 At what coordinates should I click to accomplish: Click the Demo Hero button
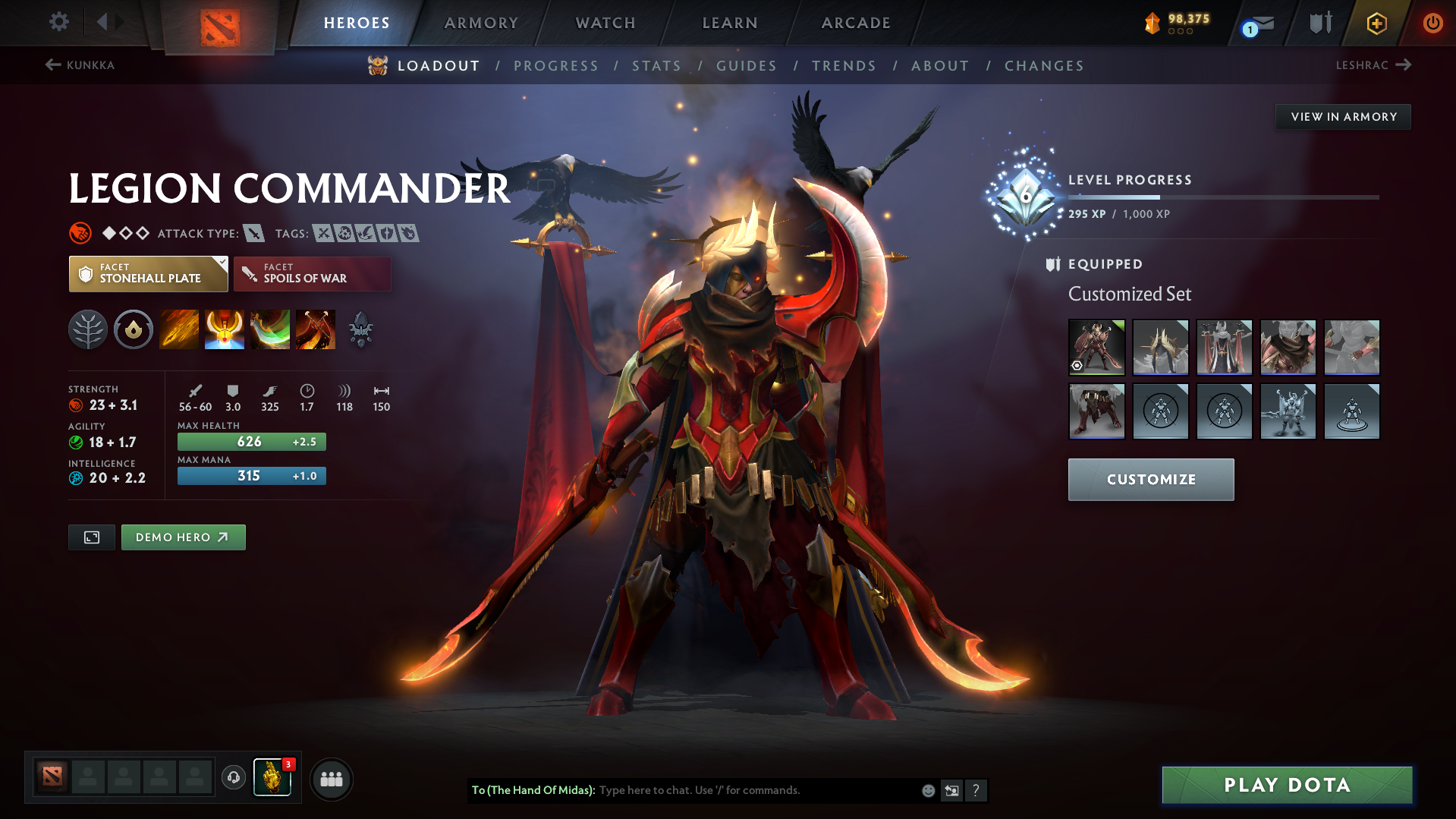tap(183, 537)
